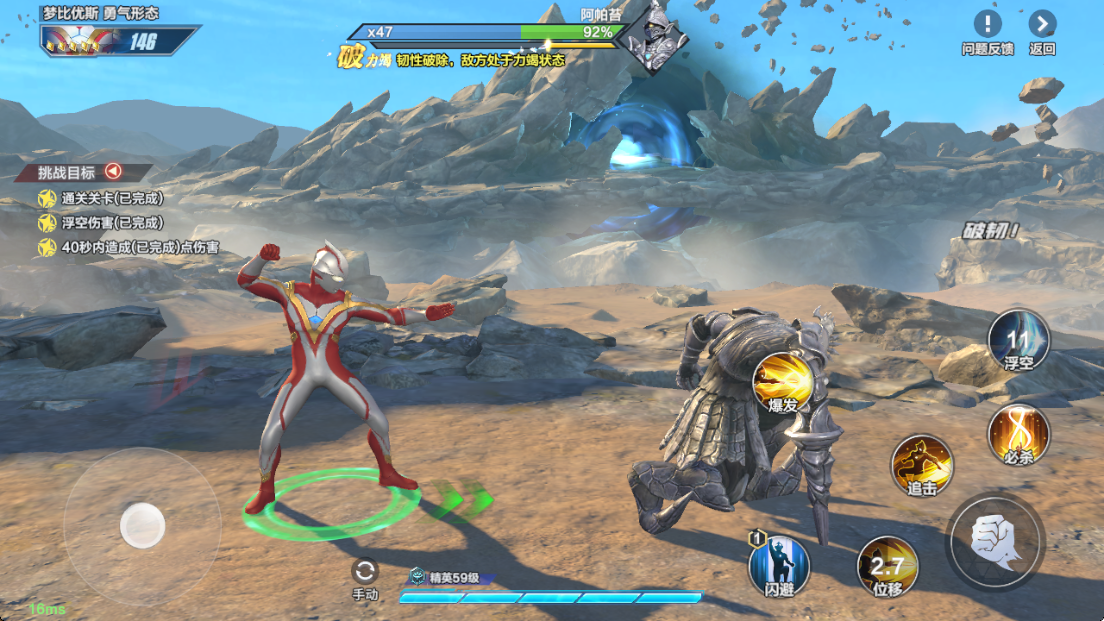Use the 闪避 dodge skill
Screen dimensions: 1104x621
pyautogui.click(x=779, y=565)
